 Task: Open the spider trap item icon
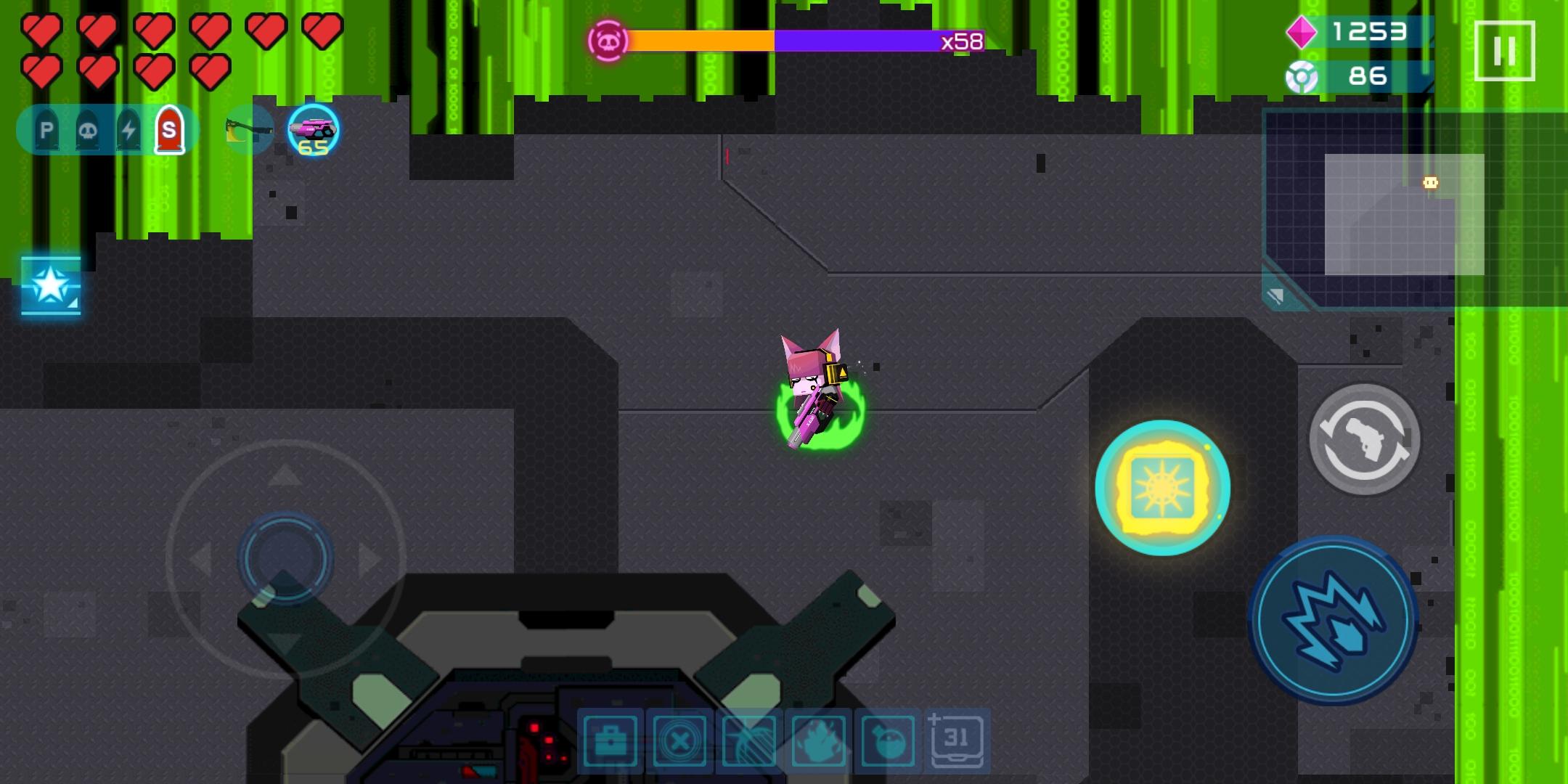click(748, 740)
